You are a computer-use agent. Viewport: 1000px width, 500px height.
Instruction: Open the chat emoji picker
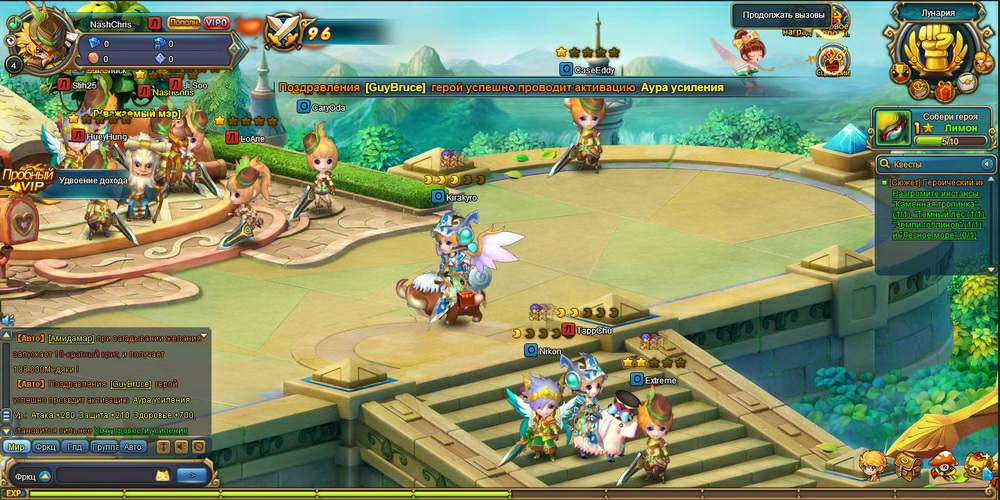[x=161, y=476]
